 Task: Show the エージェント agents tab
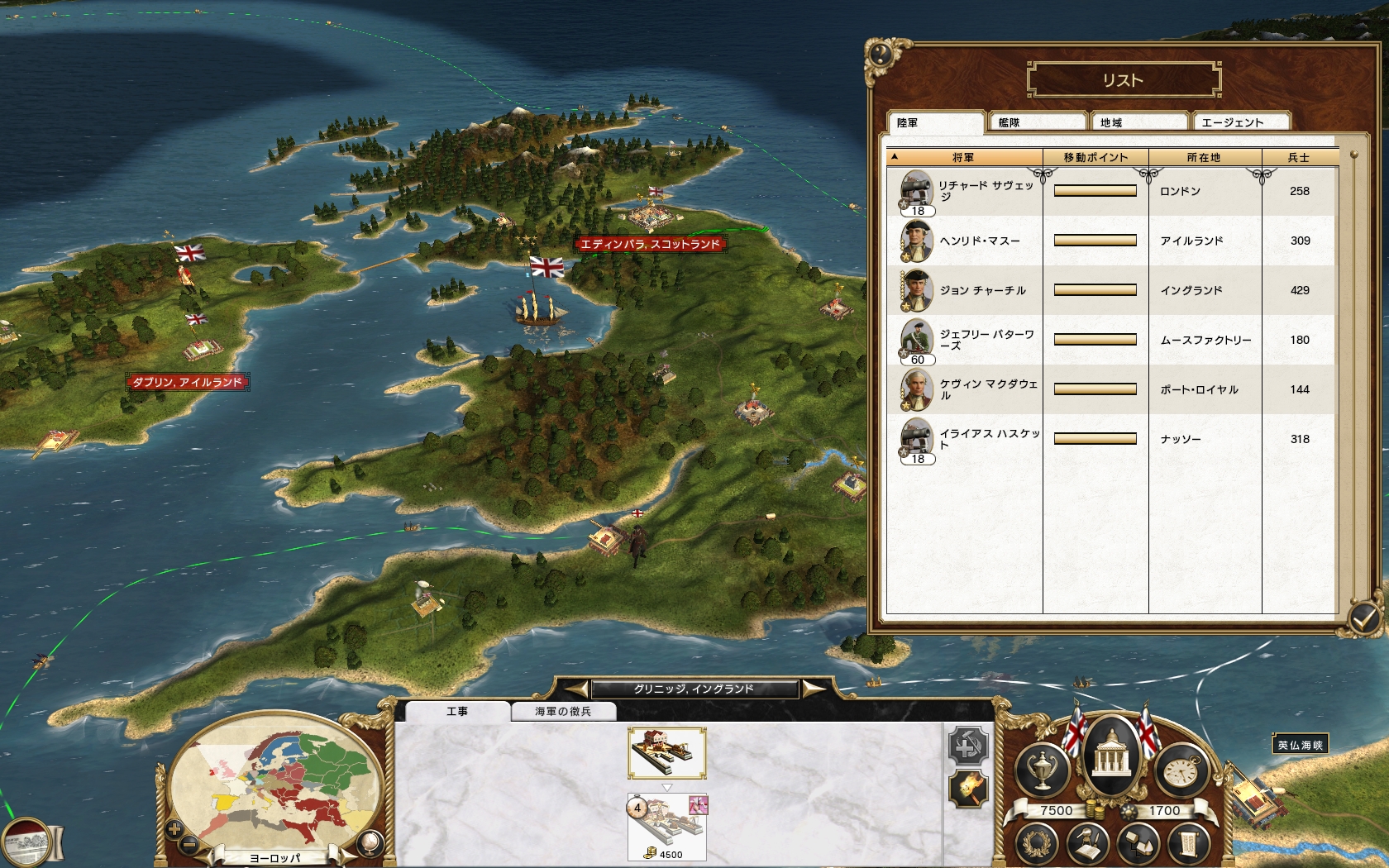click(x=1239, y=122)
